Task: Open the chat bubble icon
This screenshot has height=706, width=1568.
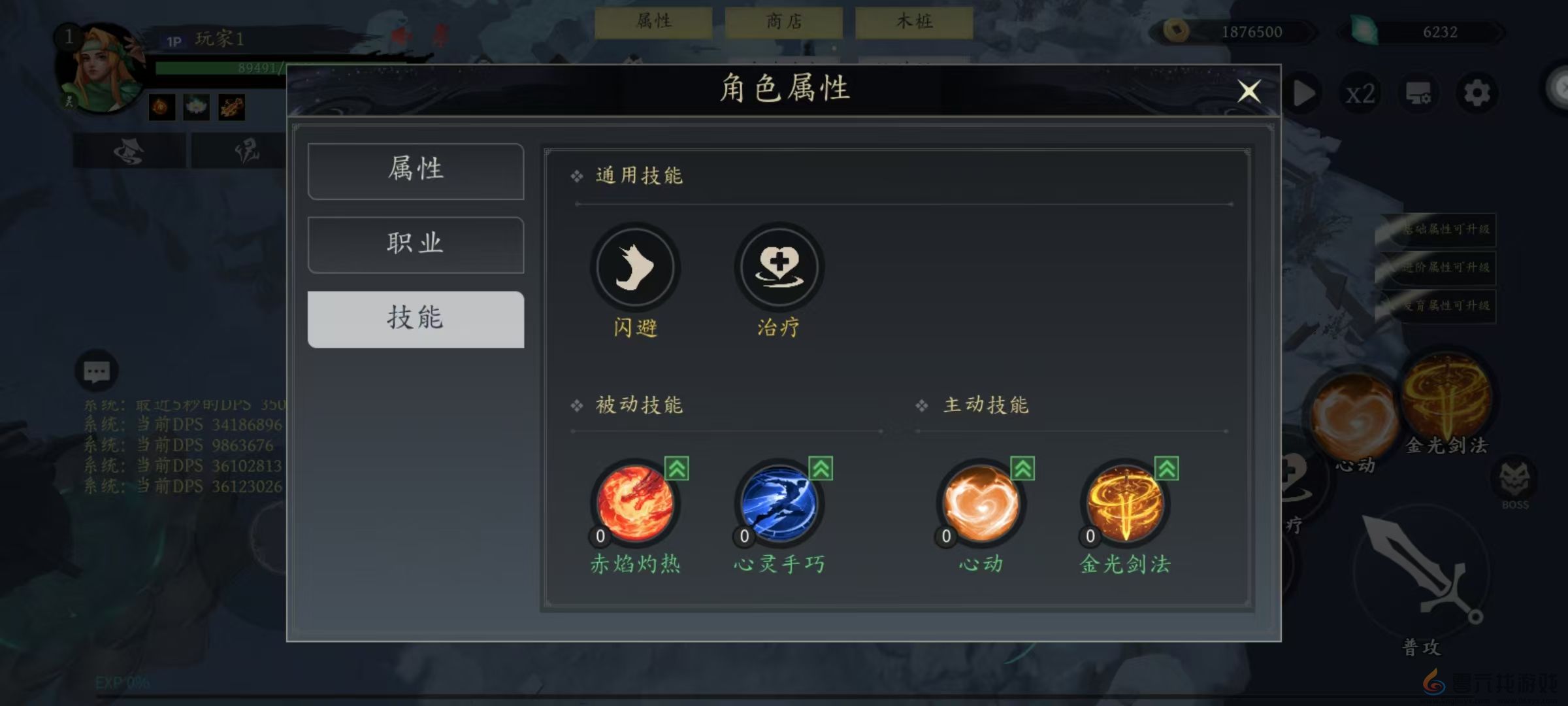Action: click(97, 371)
